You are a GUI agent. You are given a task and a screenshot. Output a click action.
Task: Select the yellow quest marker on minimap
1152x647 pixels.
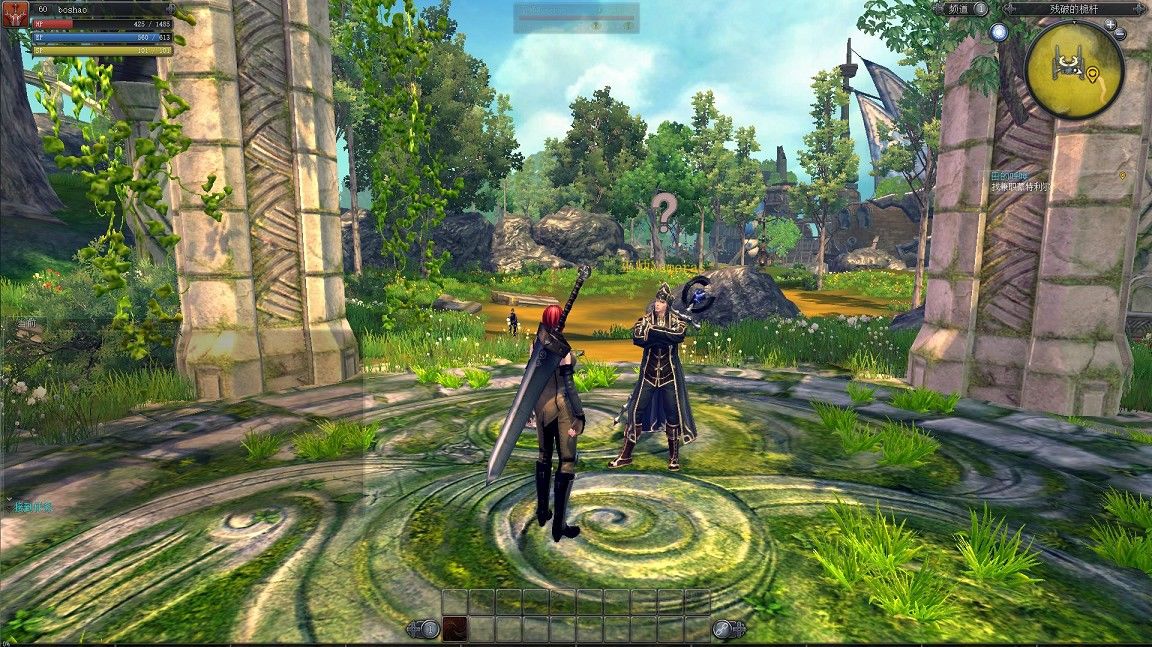click(1094, 74)
